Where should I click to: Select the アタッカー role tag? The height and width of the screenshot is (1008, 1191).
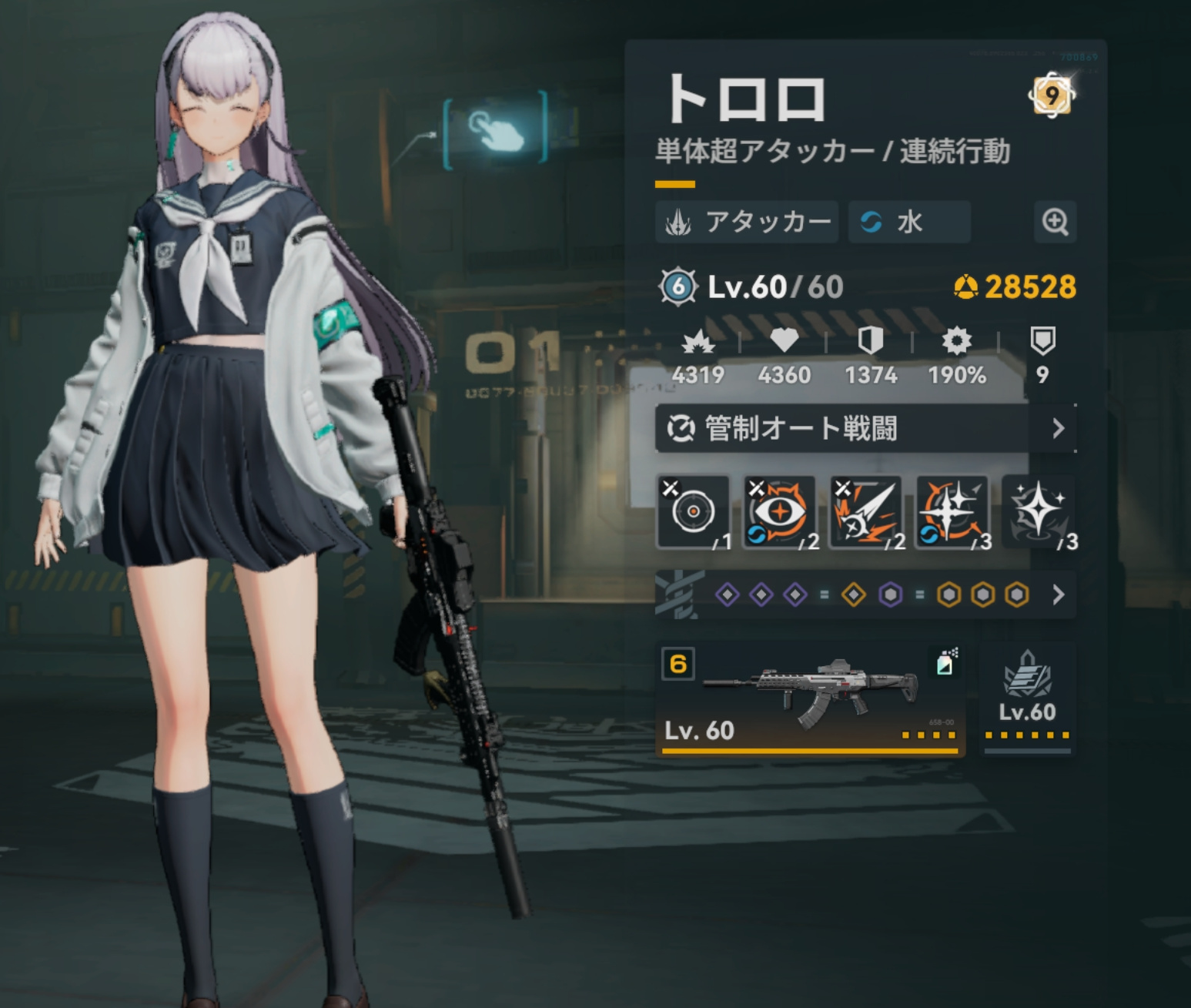(x=747, y=223)
